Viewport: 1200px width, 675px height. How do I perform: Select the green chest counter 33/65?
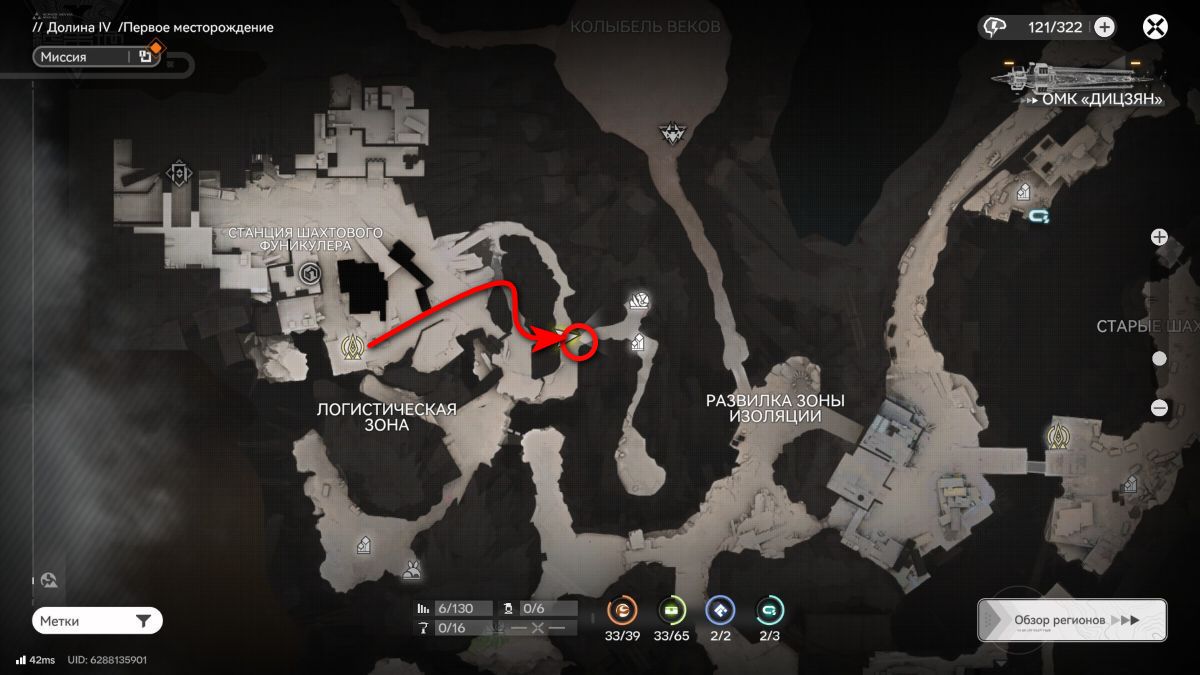click(671, 610)
